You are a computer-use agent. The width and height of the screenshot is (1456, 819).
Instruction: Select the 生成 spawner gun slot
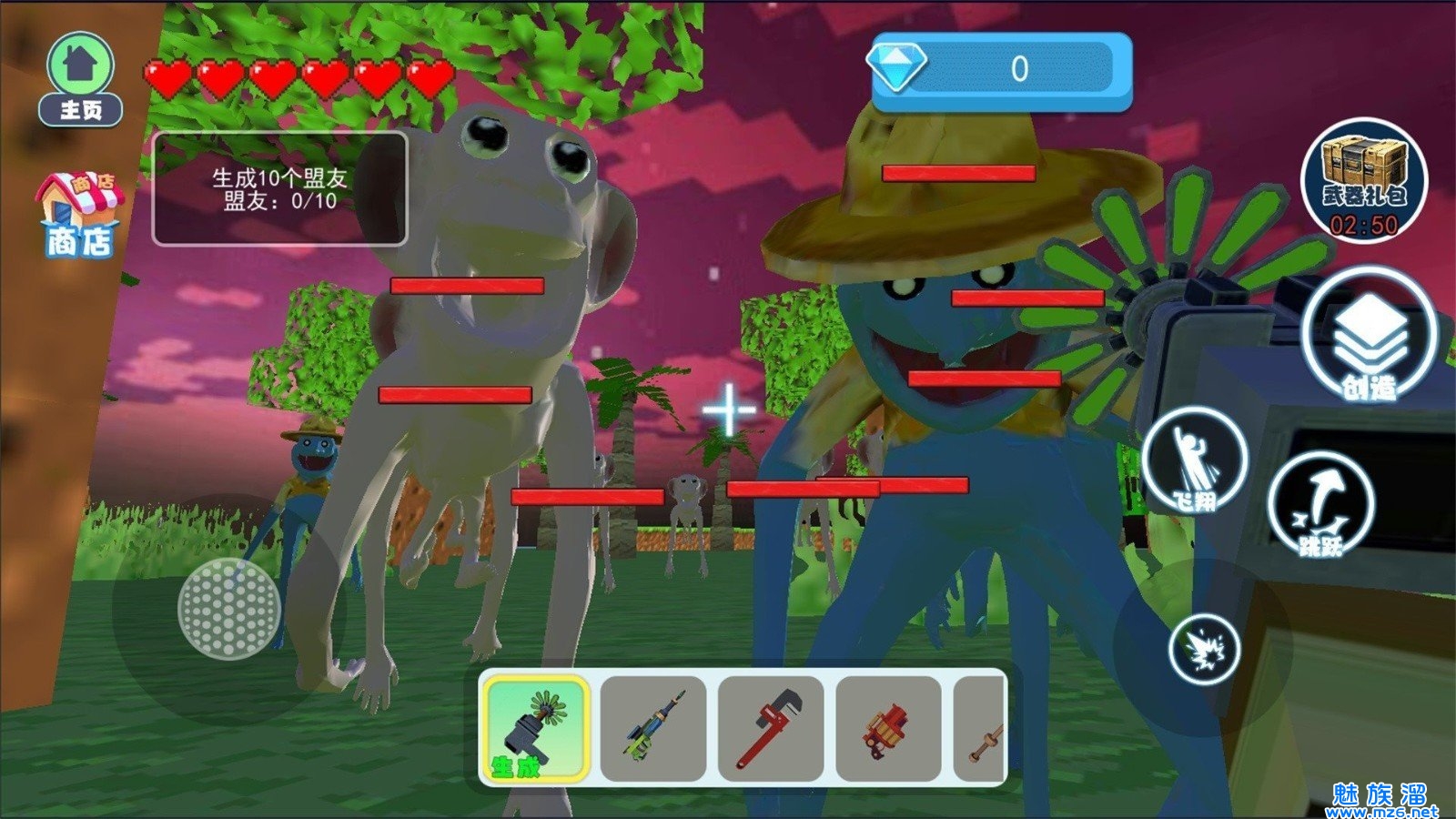(x=535, y=728)
